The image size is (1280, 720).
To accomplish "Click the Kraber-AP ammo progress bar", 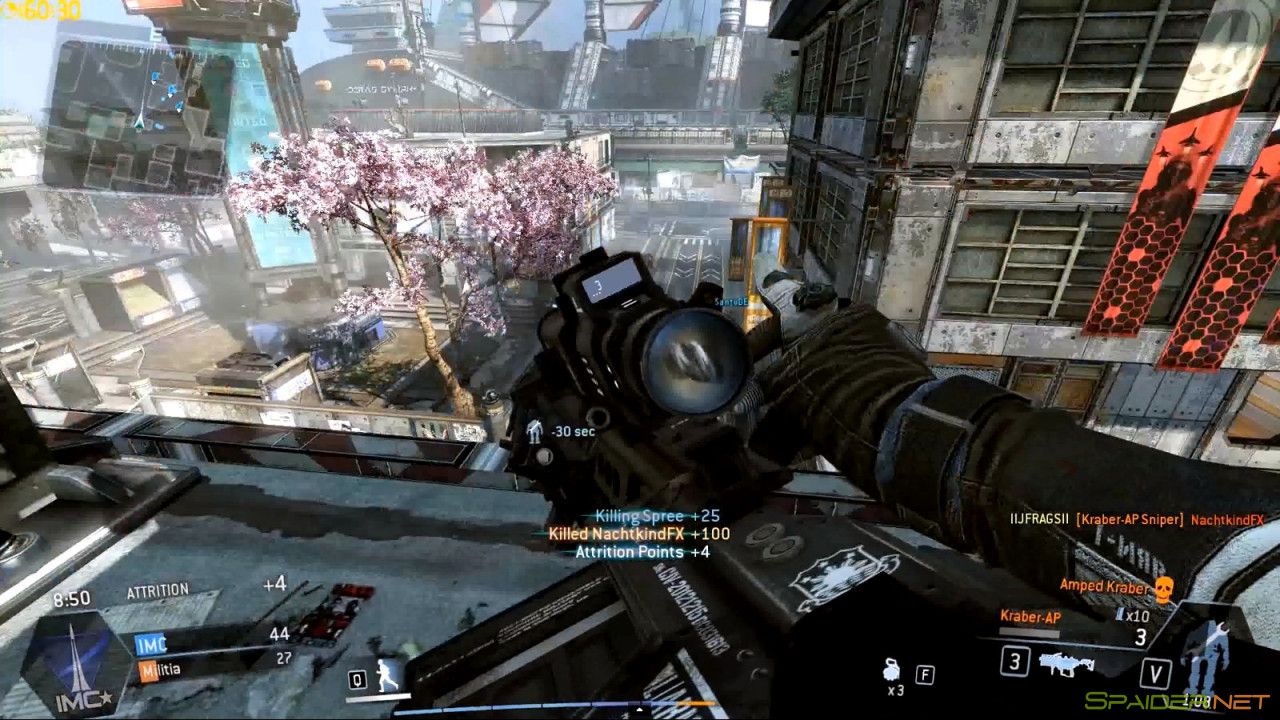I will [1026, 632].
